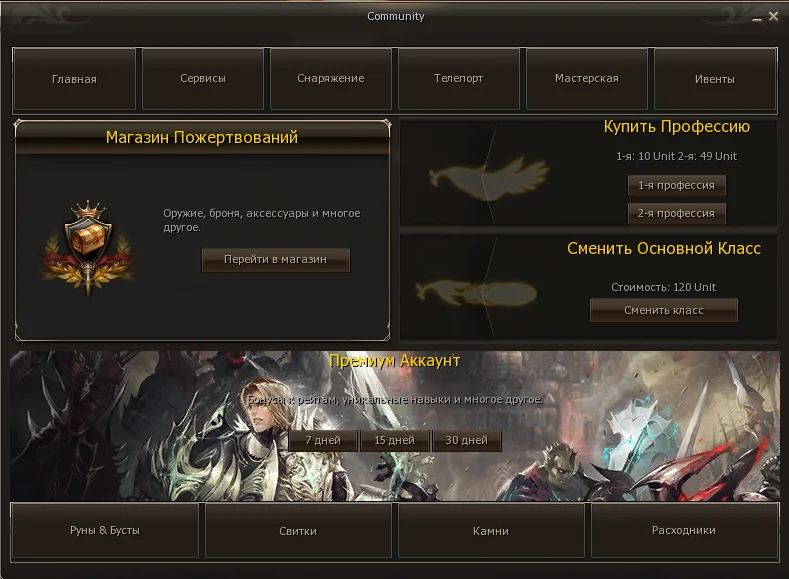Choose the 2-я профессия button
The image size is (789, 579).
[677, 213]
